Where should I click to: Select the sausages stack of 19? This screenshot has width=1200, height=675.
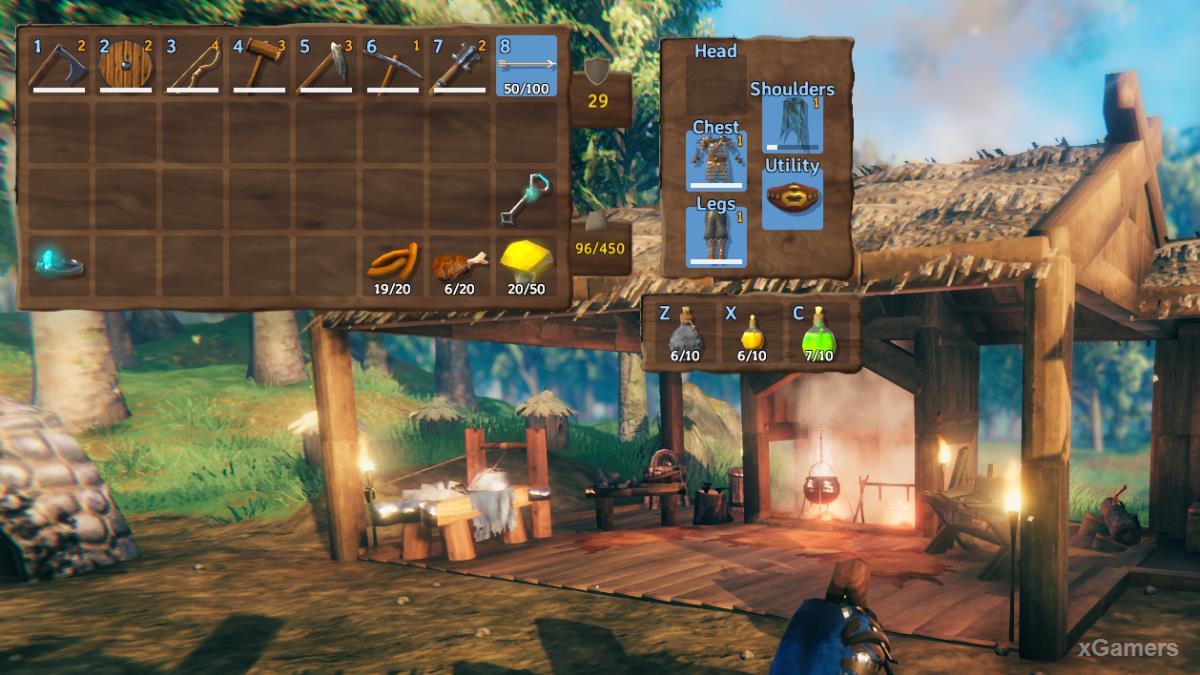tap(393, 264)
